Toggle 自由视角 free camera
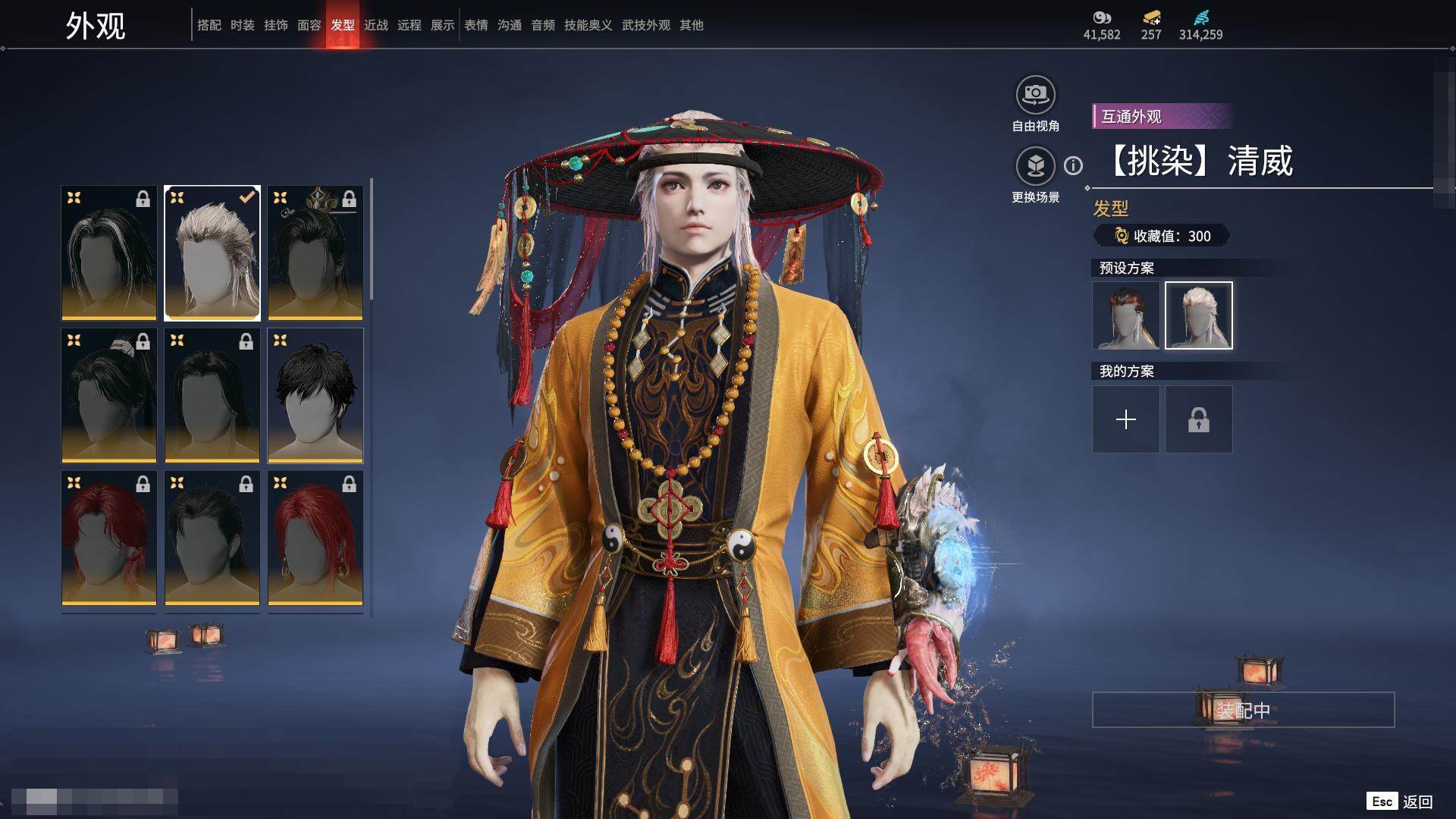The height and width of the screenshot is (819, 1456). point(1035,96)
